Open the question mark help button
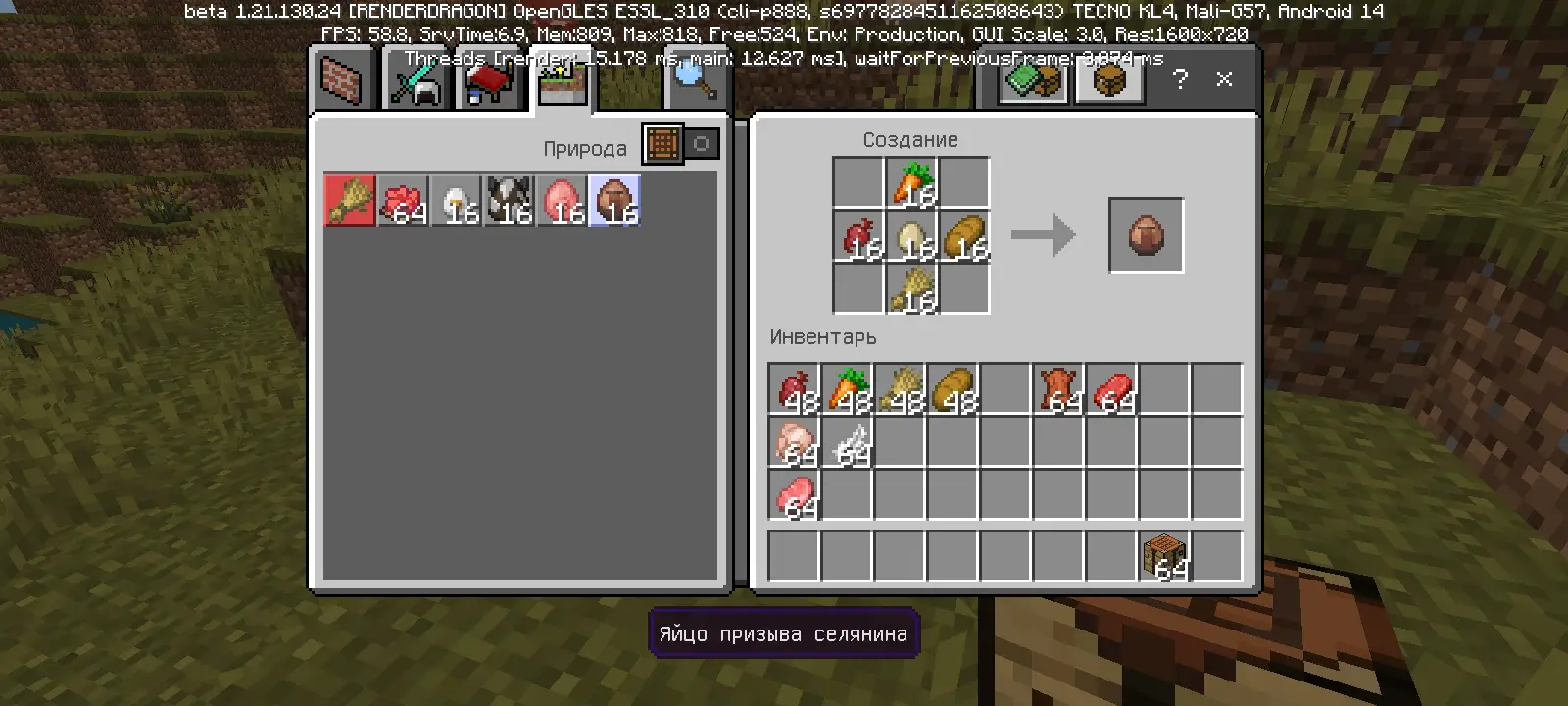1568x706 pixels. click(x=1180, y=79)
